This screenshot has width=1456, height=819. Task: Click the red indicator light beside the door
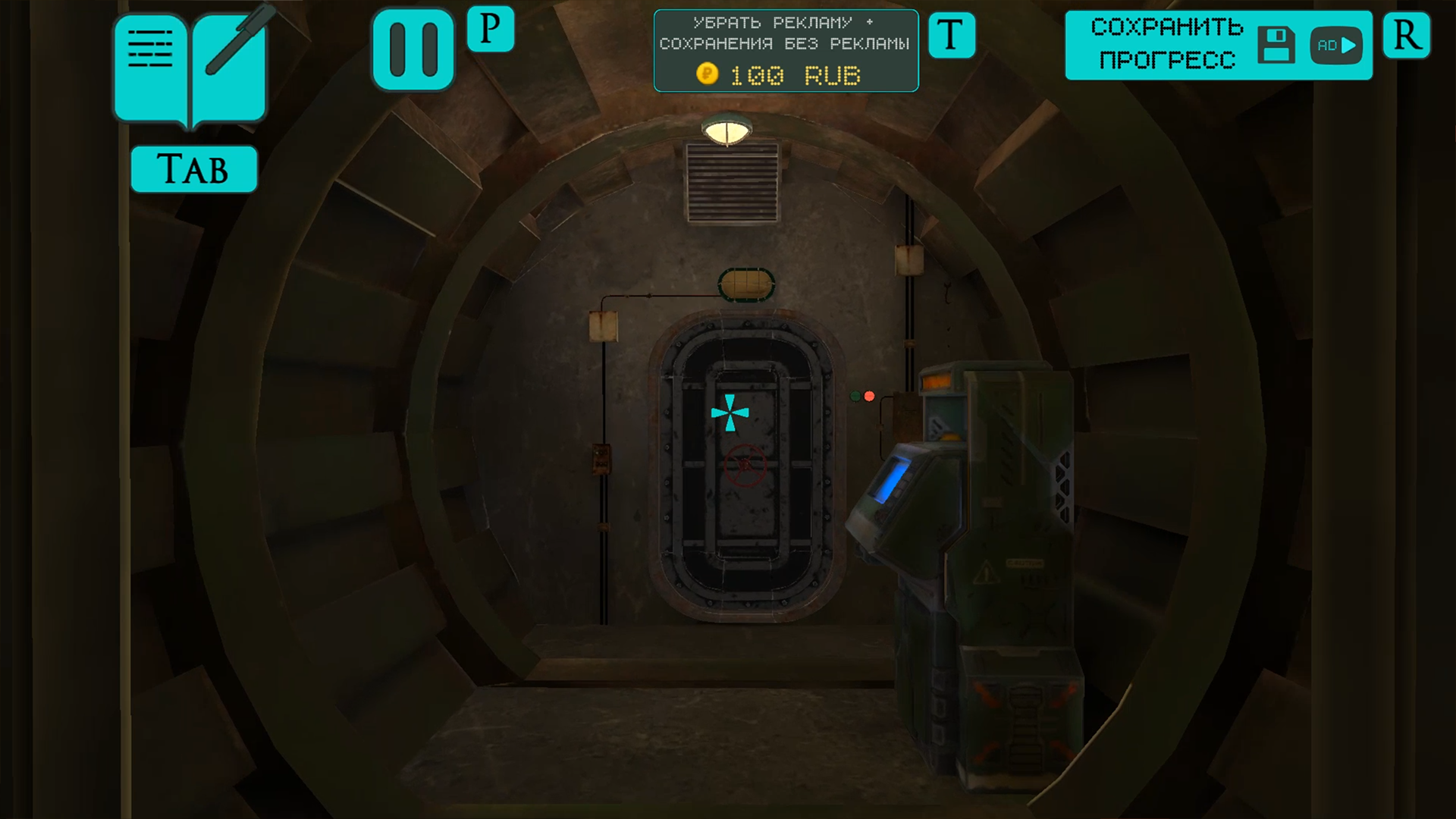(x=869, y=395)
